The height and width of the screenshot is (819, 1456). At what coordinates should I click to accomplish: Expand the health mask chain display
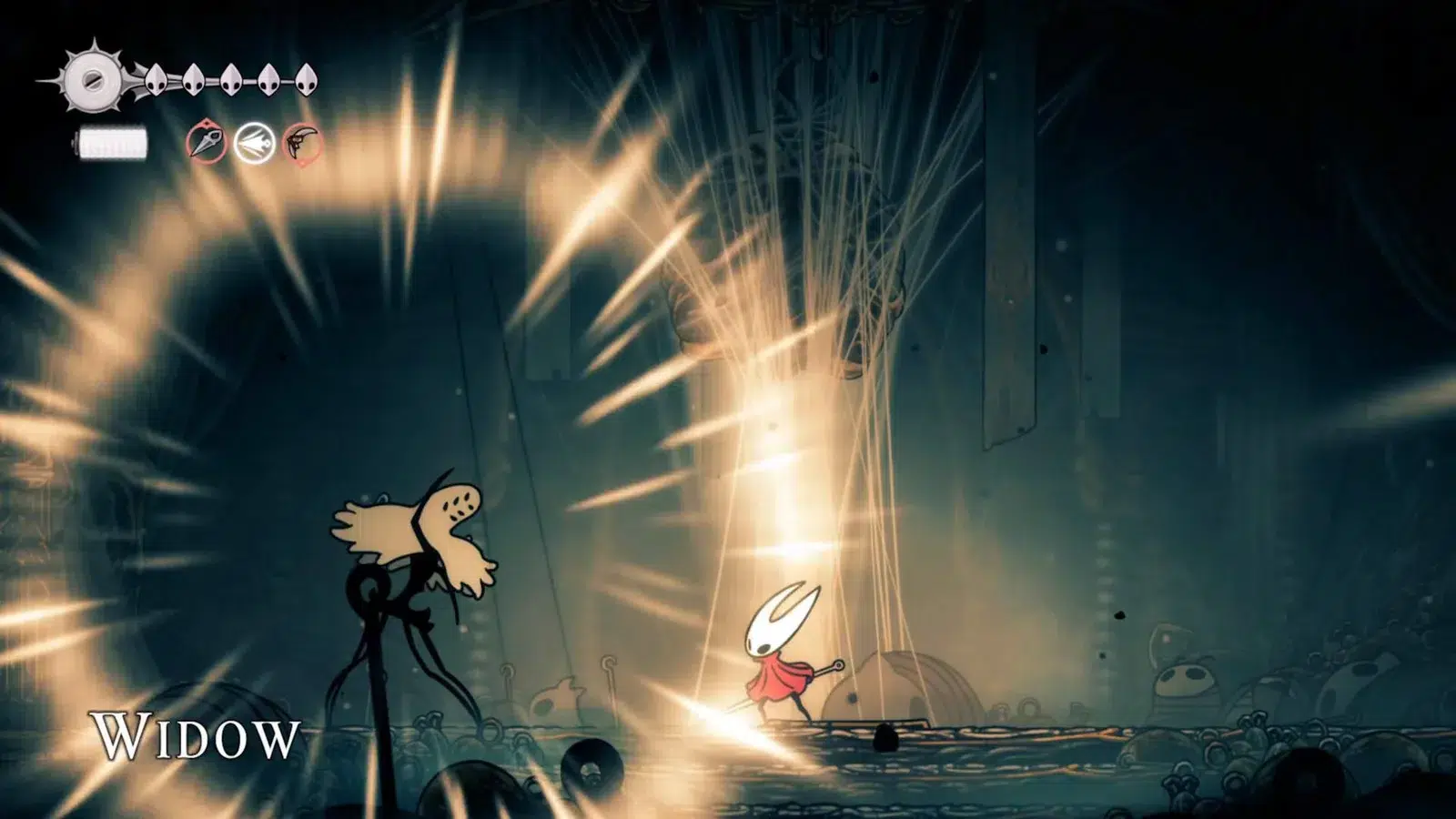231,80
